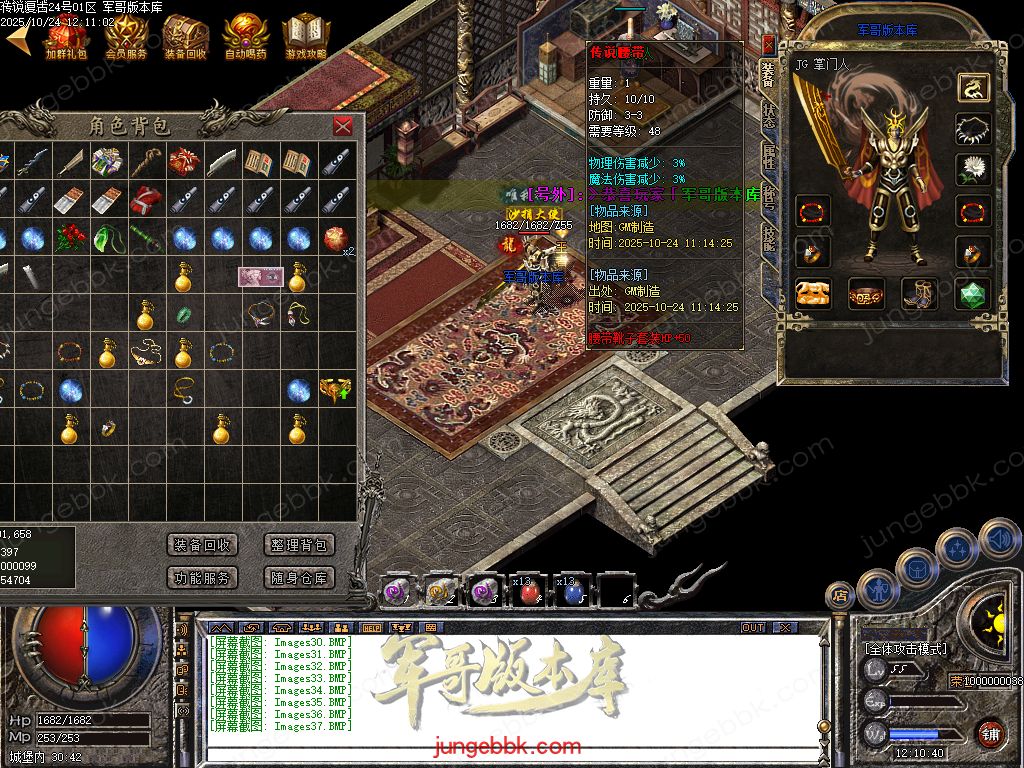Click the 铺 stall button
This screenshot has height=768, width=1024.
990,733
